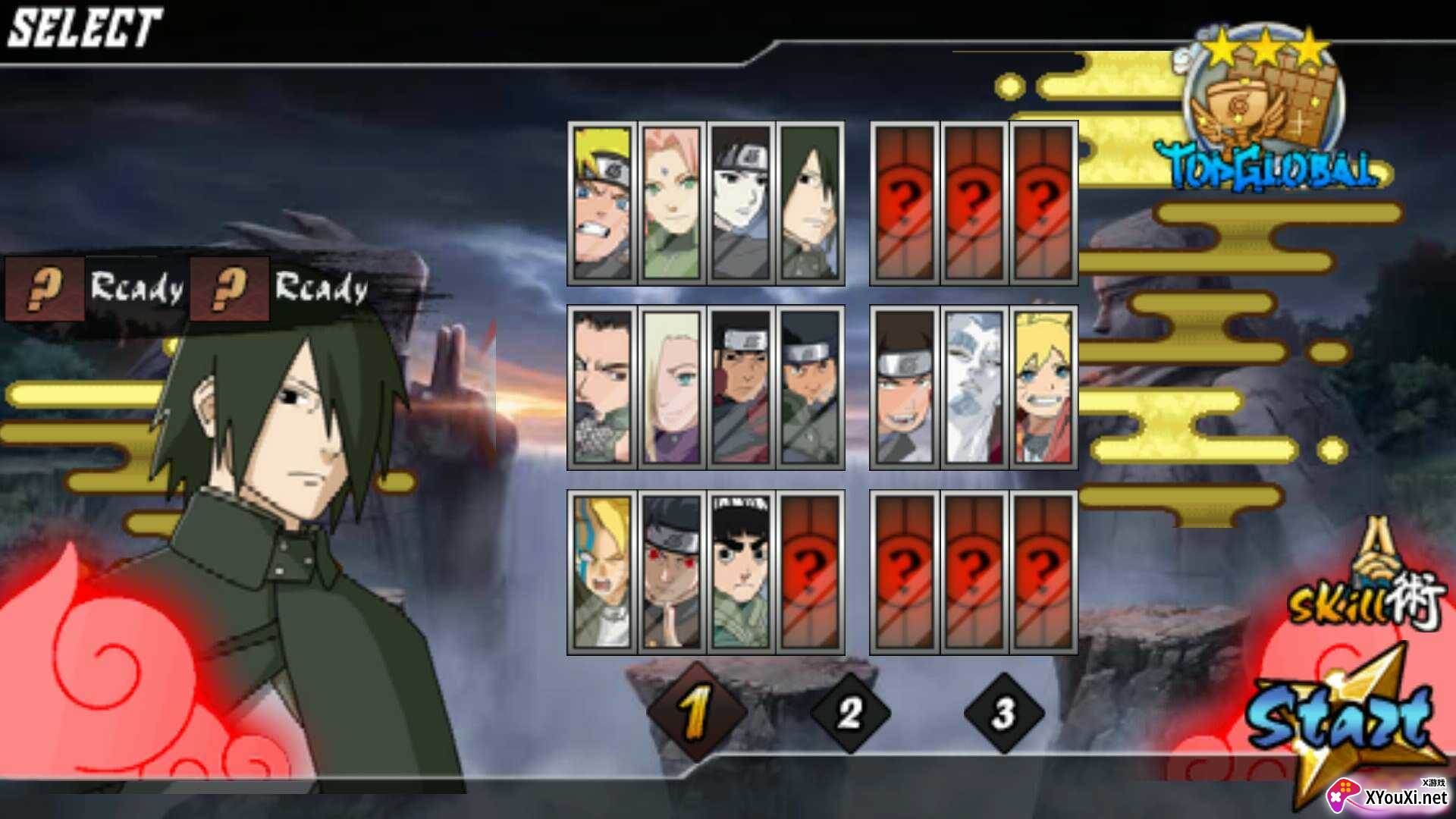The height and width of the screenshot is (819, 1456).
Task: Pick the all-white pale character portrait
Action: [974, 388]
